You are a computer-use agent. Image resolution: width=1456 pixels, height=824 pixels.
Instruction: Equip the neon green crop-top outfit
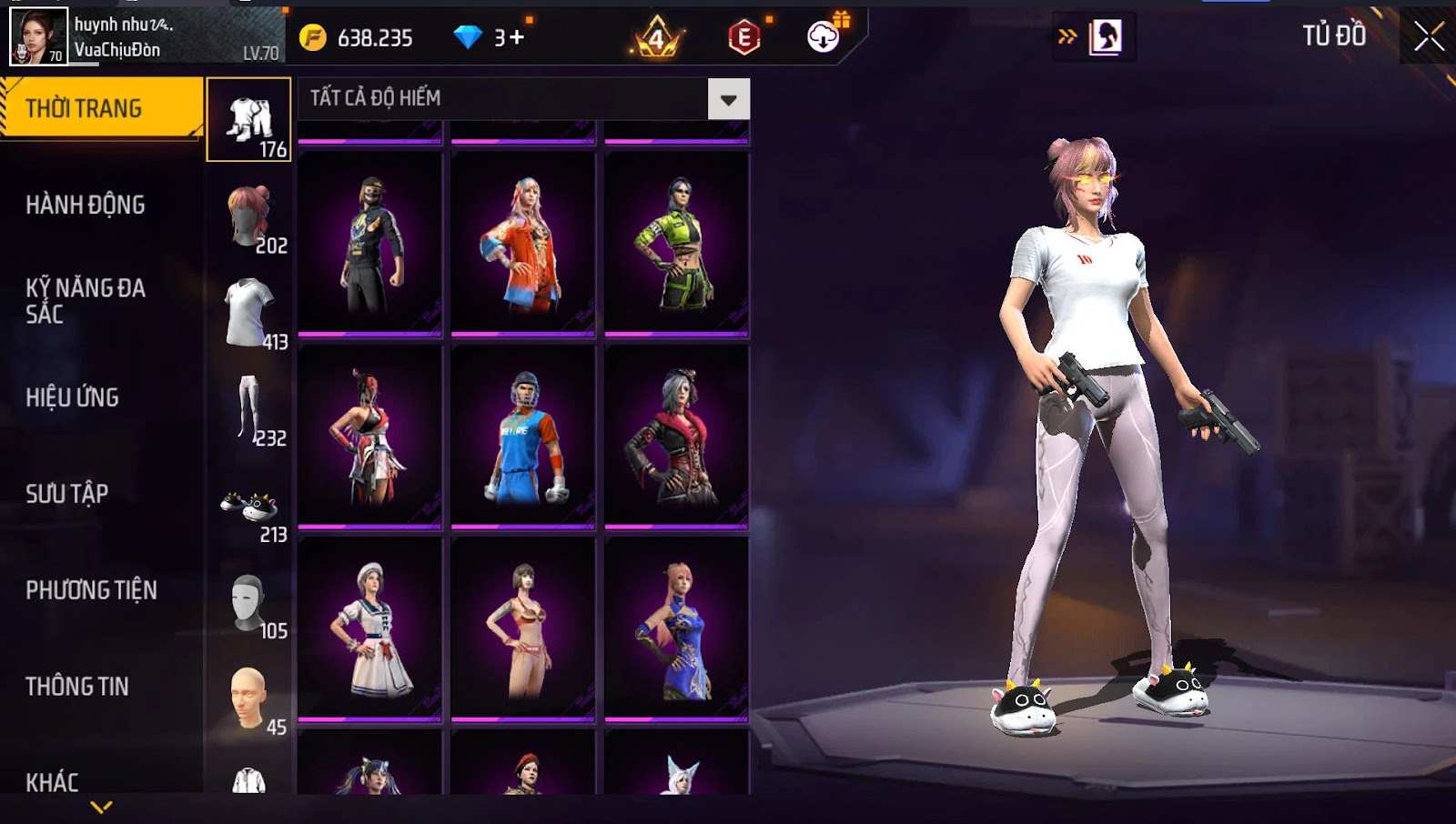[x=676, y=243]
